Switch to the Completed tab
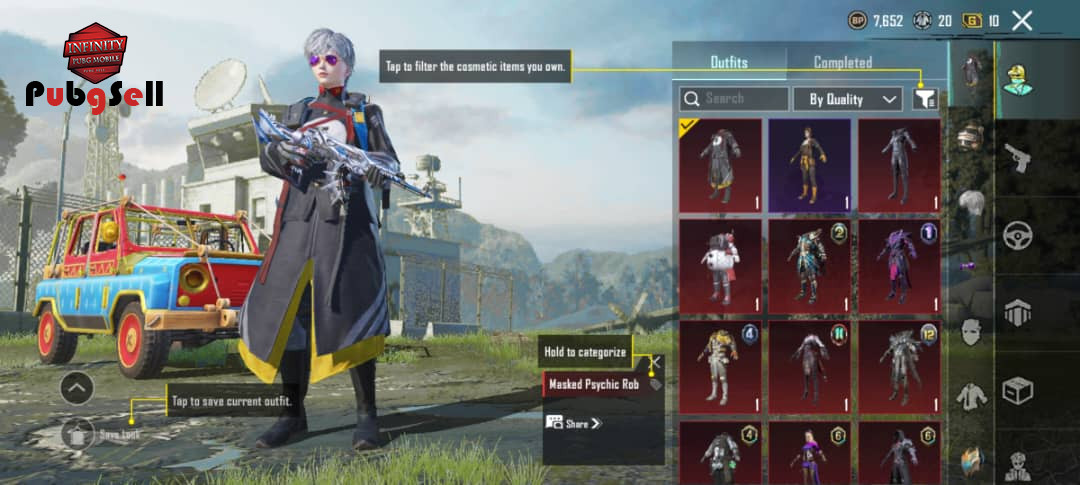Viewport: 1080px width, 485px height. tap(842, 62)
